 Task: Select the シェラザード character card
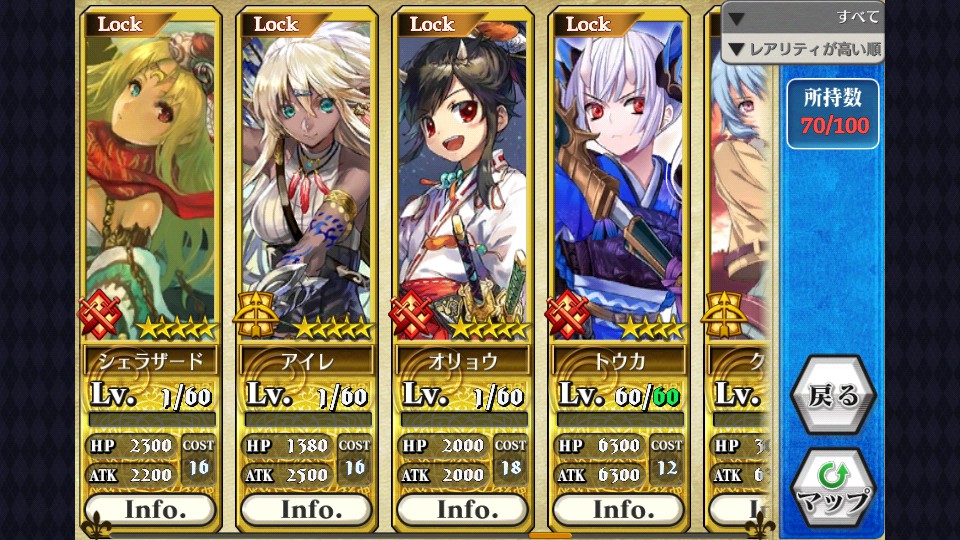click(150, 180)
